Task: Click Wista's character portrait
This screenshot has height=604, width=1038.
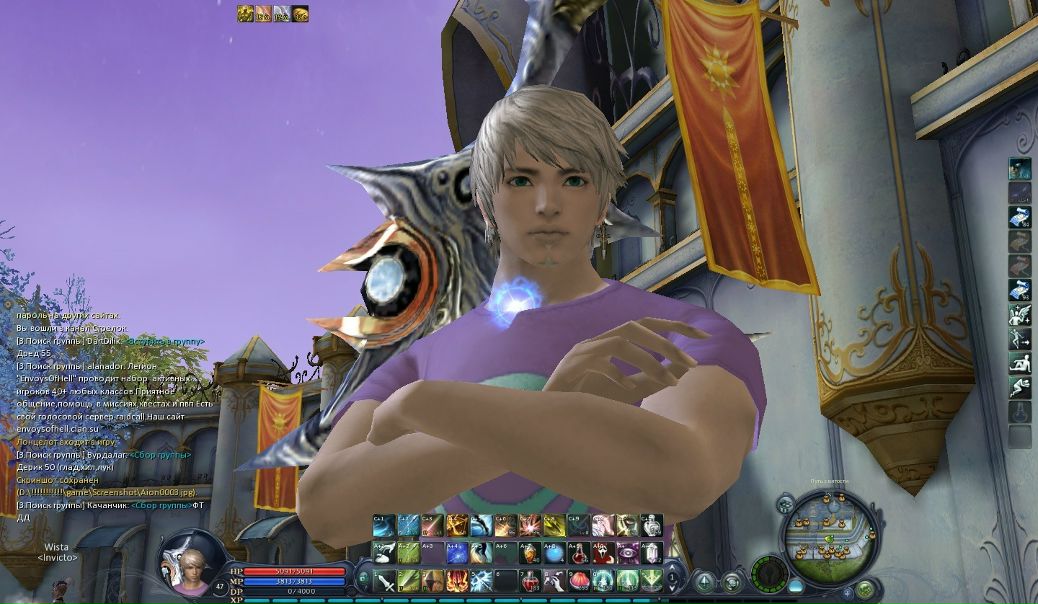Action: point(189,562)
